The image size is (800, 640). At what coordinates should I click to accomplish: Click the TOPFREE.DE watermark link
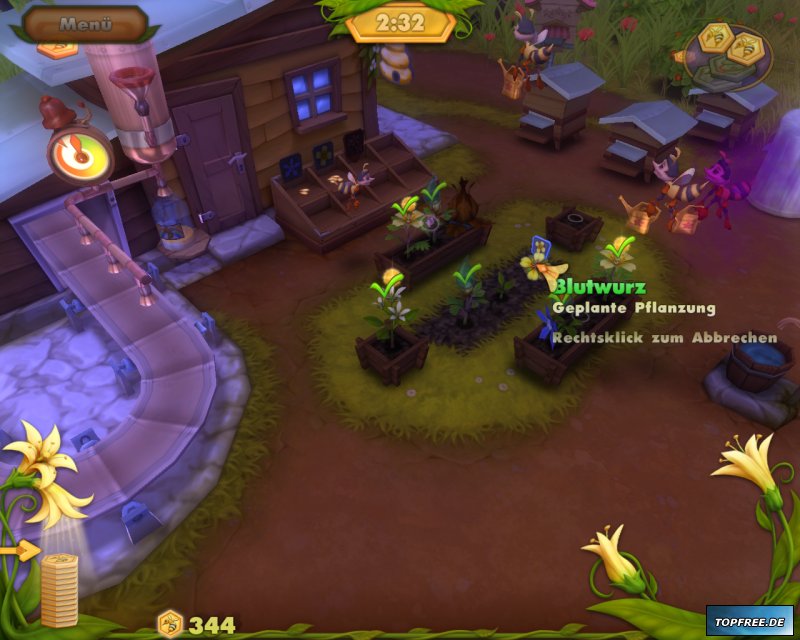[749, 620]
